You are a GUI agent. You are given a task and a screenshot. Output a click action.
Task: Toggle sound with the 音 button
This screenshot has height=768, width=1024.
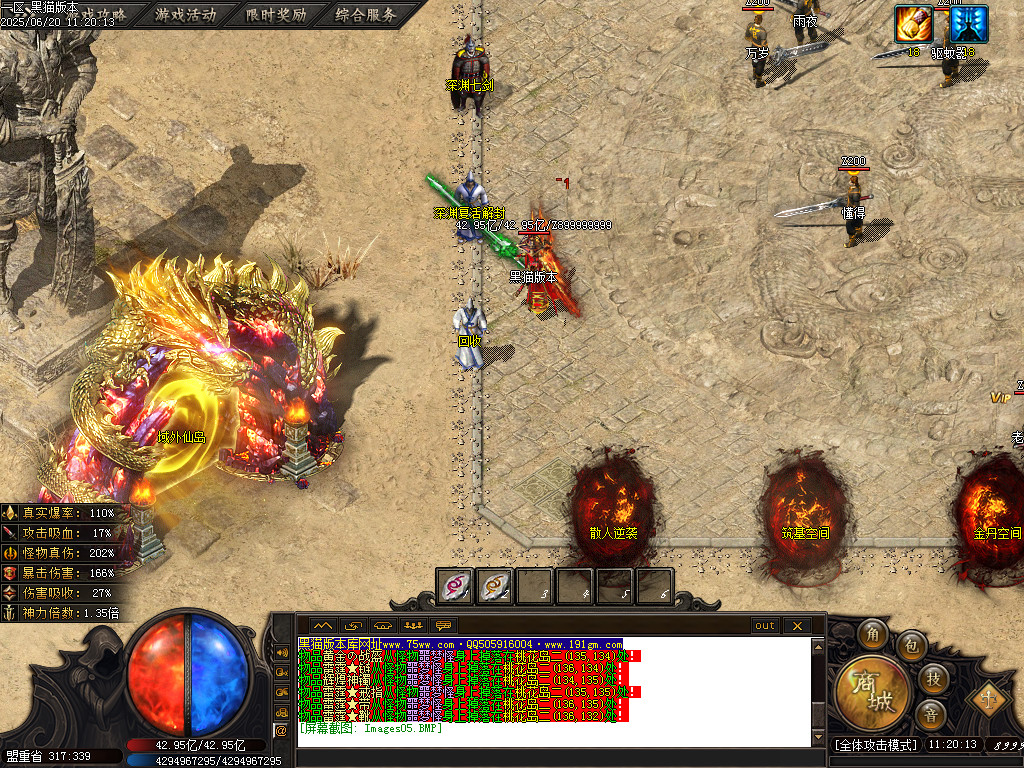click(931, 714)
